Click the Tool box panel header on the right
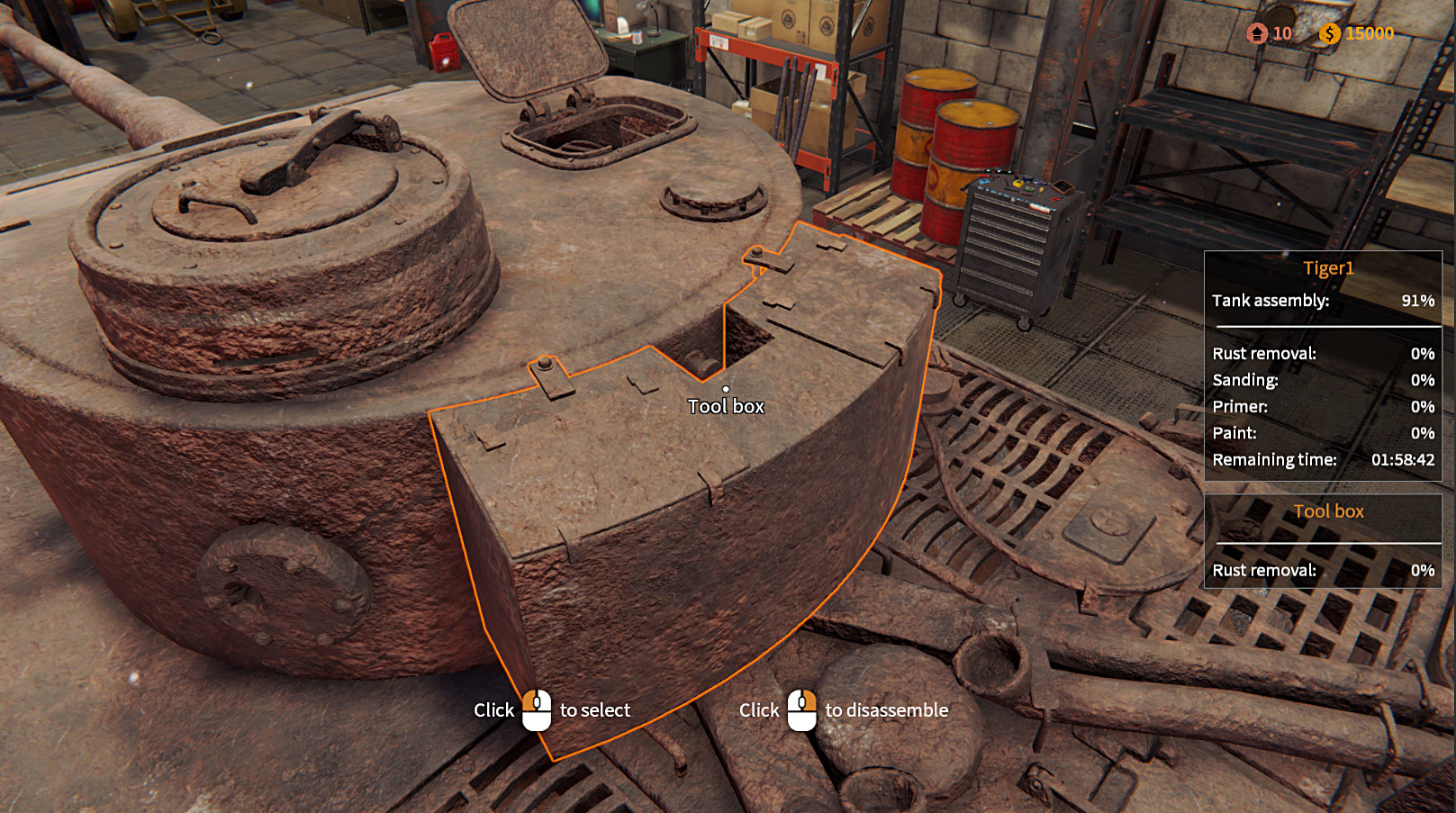 (1327, 510)
